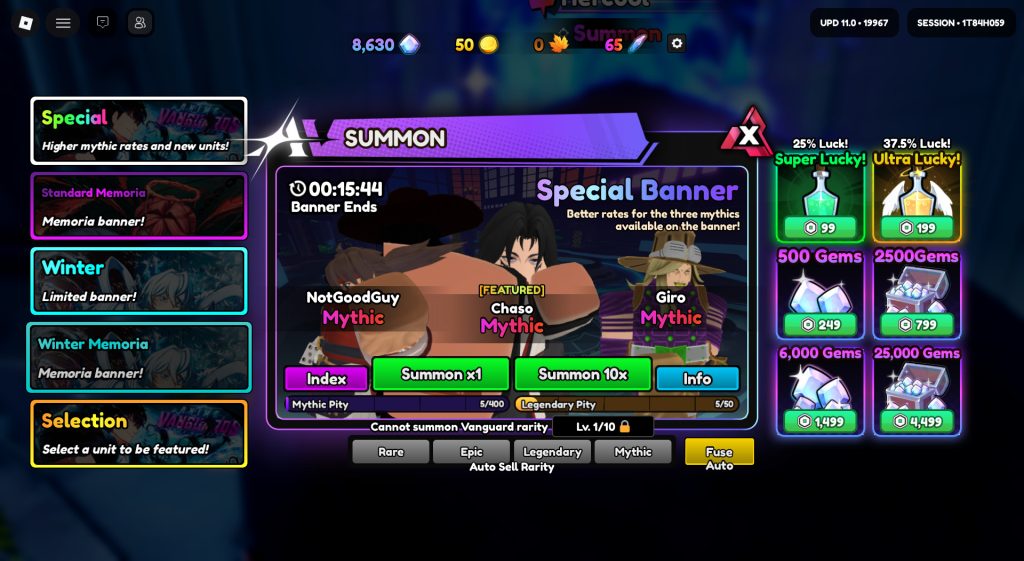This screenshot has width=1024, height=561.
Task: Show banner Info
Action: (x=697, y=379)
